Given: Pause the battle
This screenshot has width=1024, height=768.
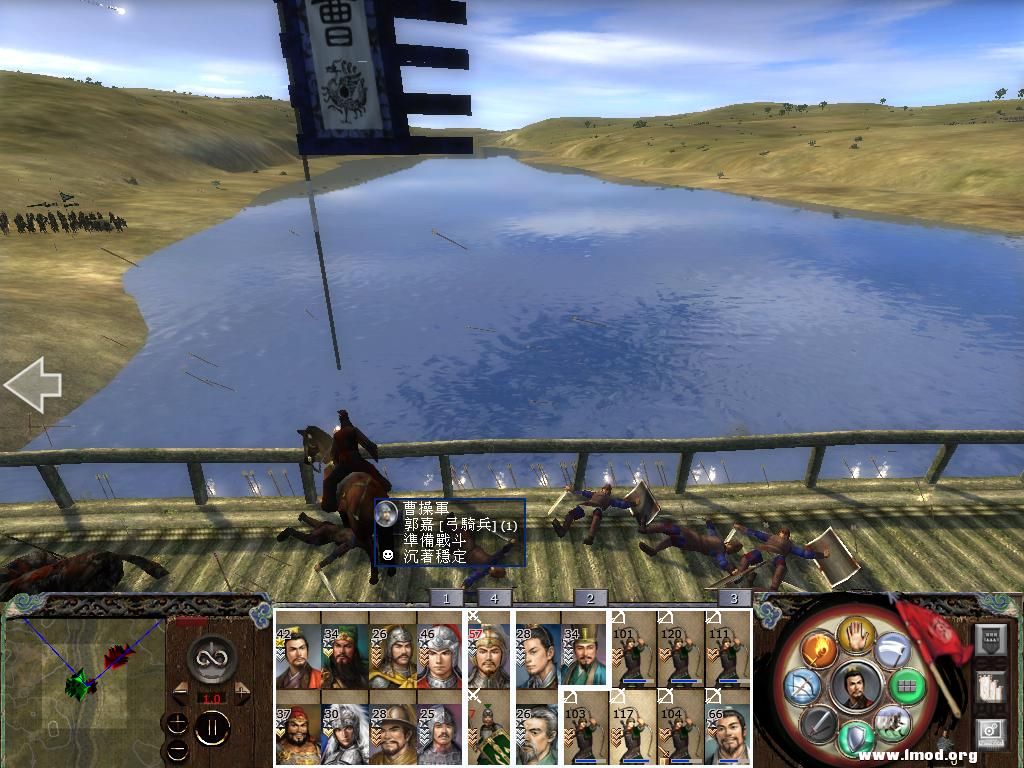Looking at the screenshot, I should point(210,729).
